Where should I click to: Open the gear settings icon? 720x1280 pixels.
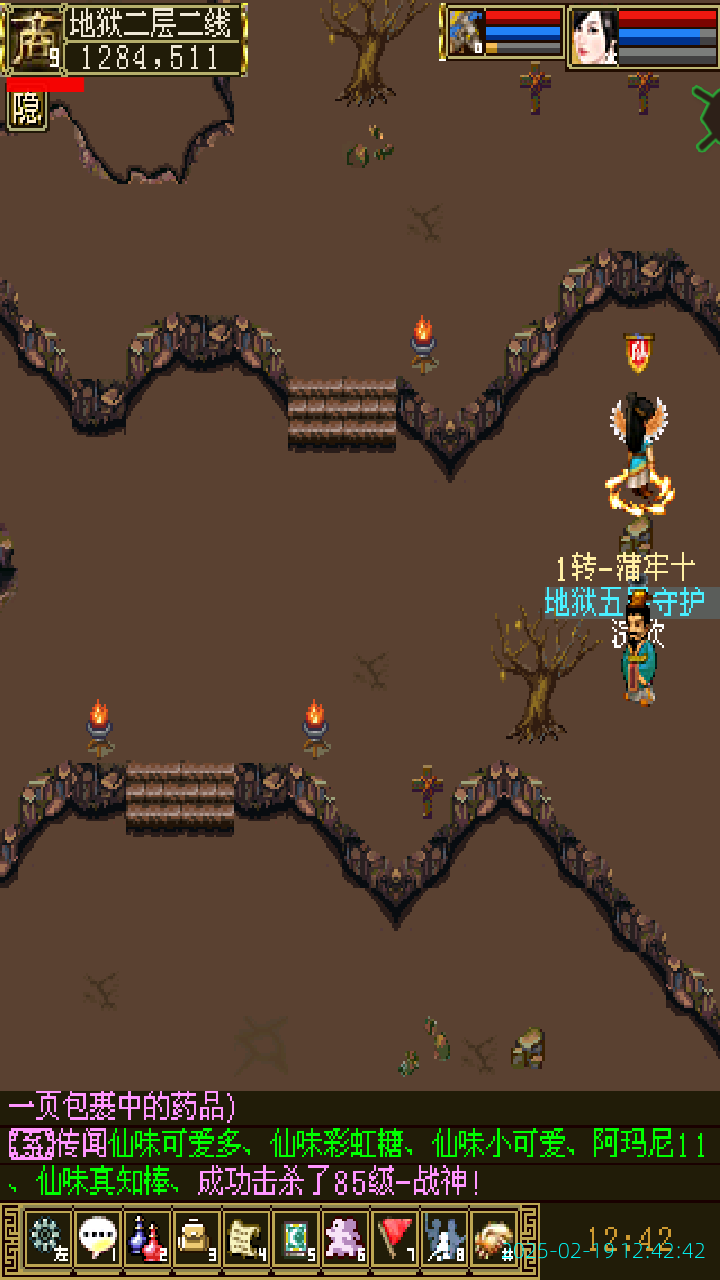pyautogui.click(x=47, y=1238)
